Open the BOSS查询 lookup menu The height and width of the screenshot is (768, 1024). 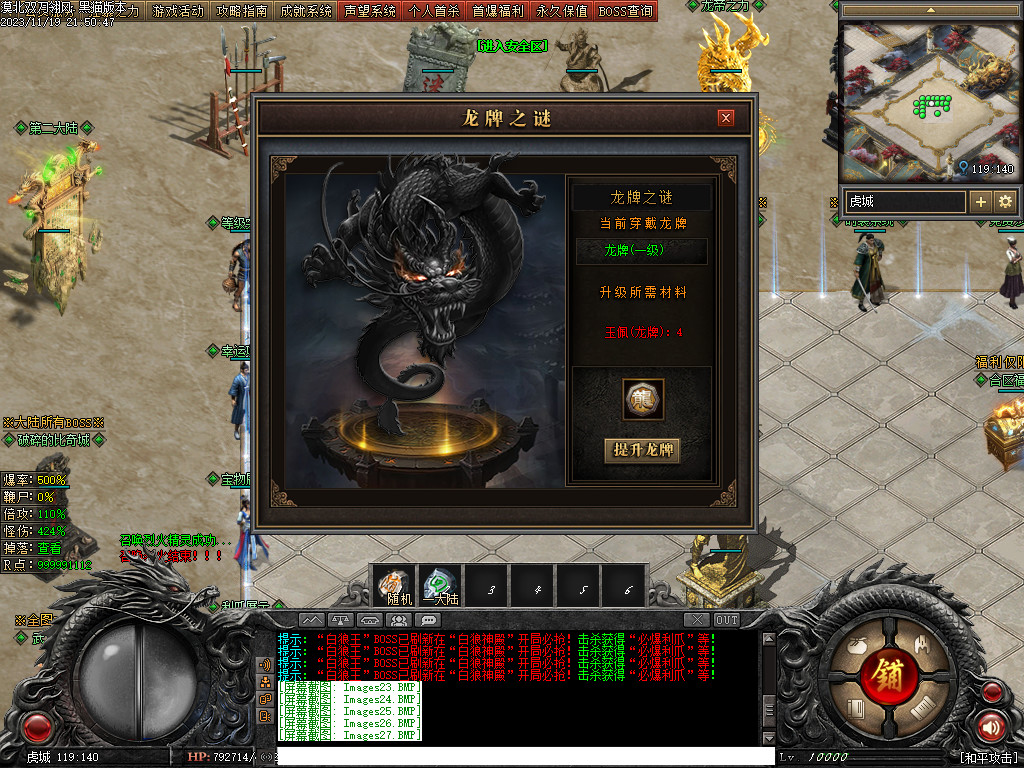click(626, 11)
